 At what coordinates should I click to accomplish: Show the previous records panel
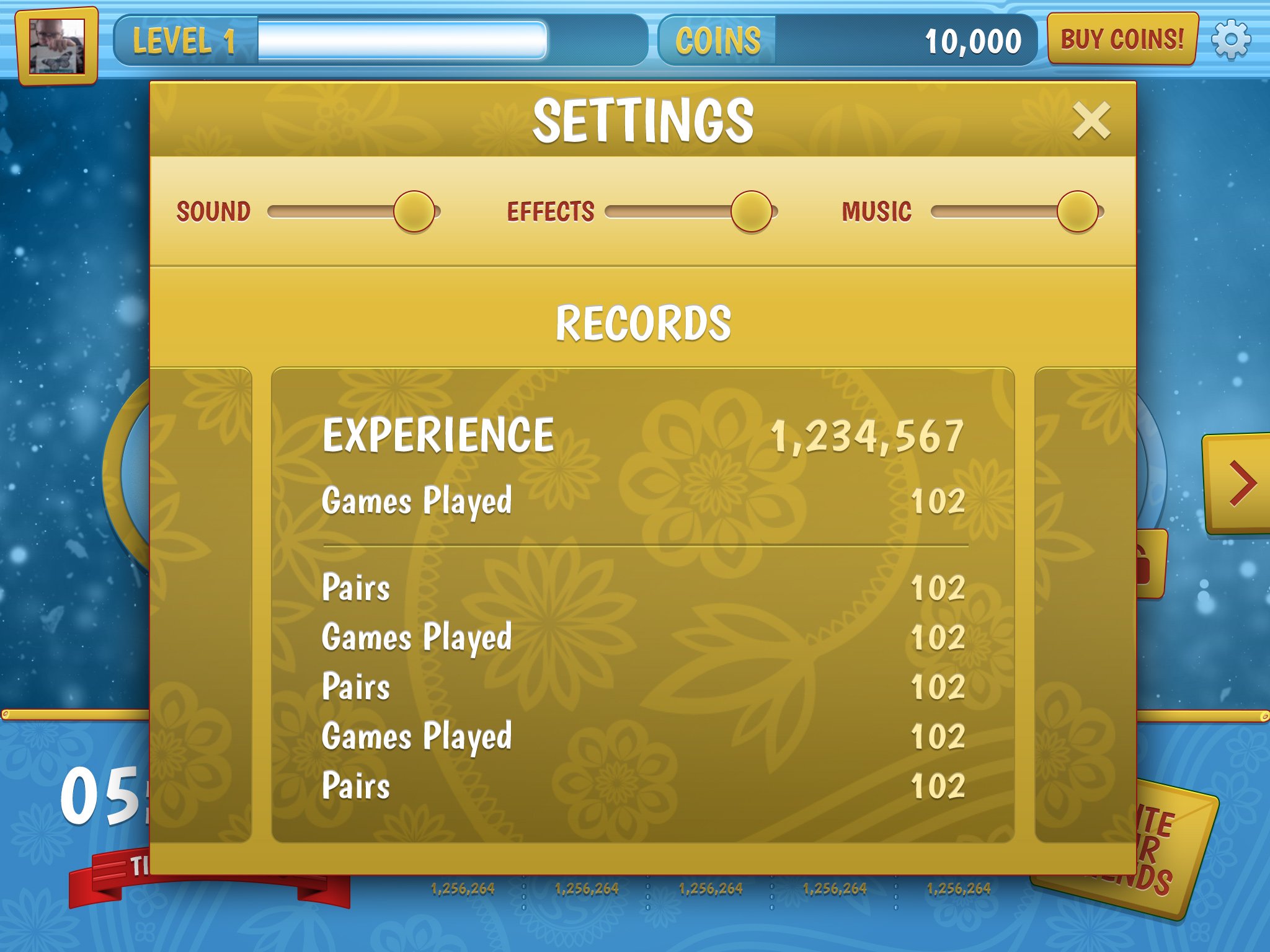tap(201, 604)
